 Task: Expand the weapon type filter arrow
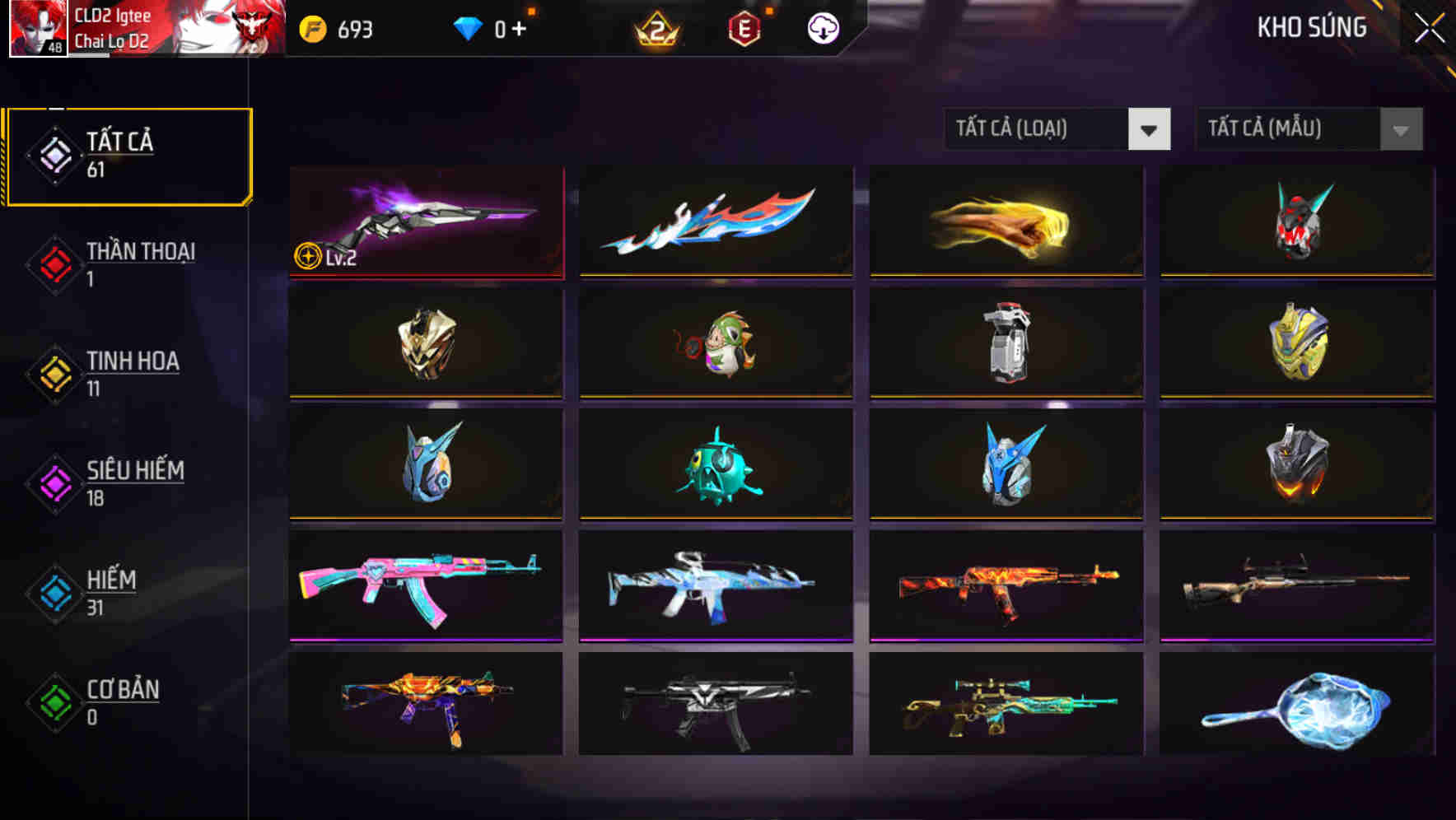click(x=1150, y=129)
